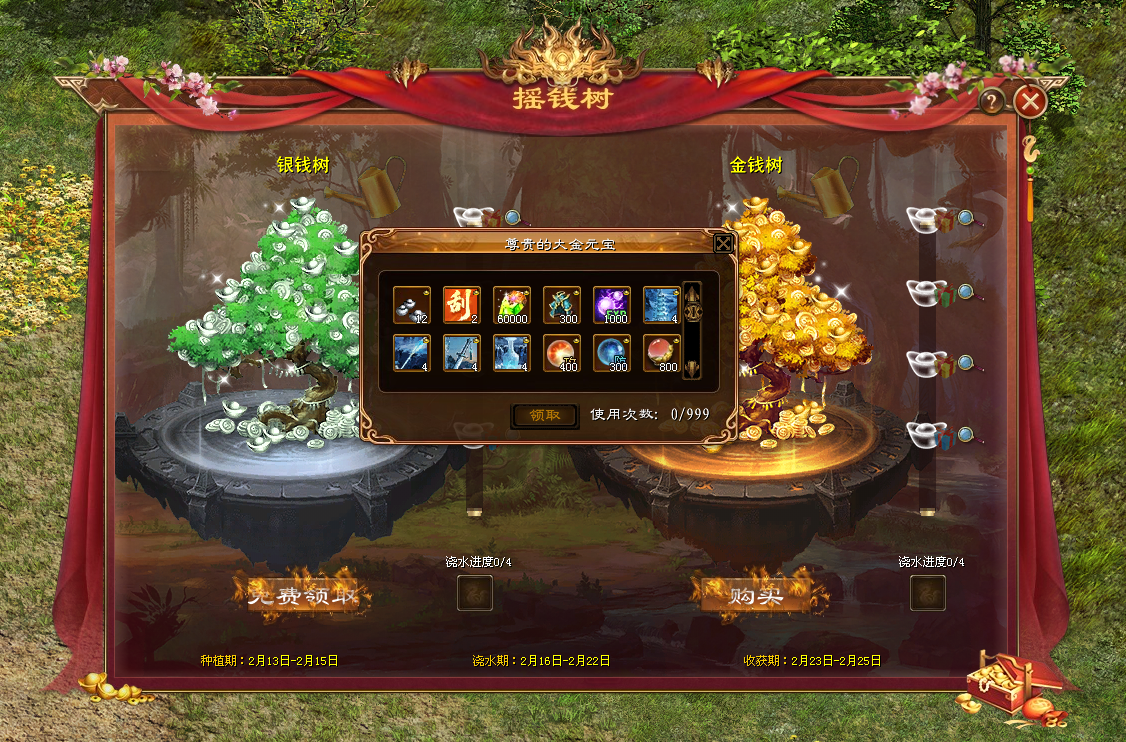Screen dimensions: 1126x742
Task: Click the 免费领取 free claim button
Action: pyautogui.click(x=303, y=596)
